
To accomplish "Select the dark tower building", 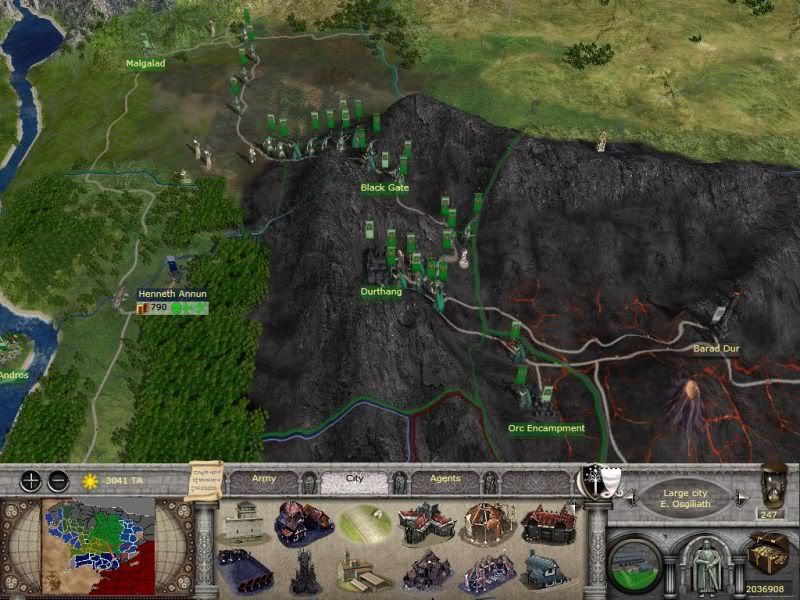I will point(304,571).
